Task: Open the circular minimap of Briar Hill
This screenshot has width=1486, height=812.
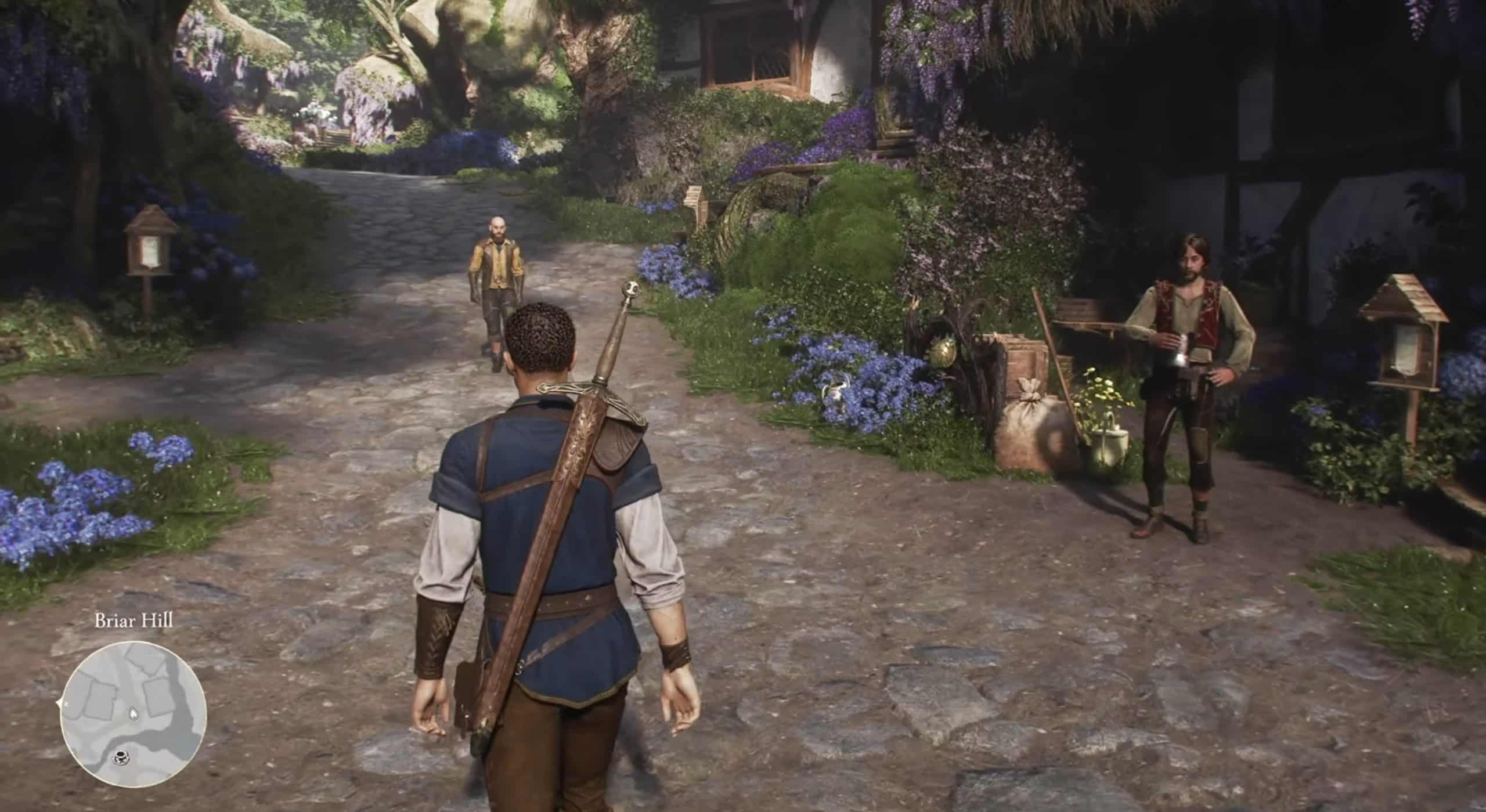Action: (133, 713)
